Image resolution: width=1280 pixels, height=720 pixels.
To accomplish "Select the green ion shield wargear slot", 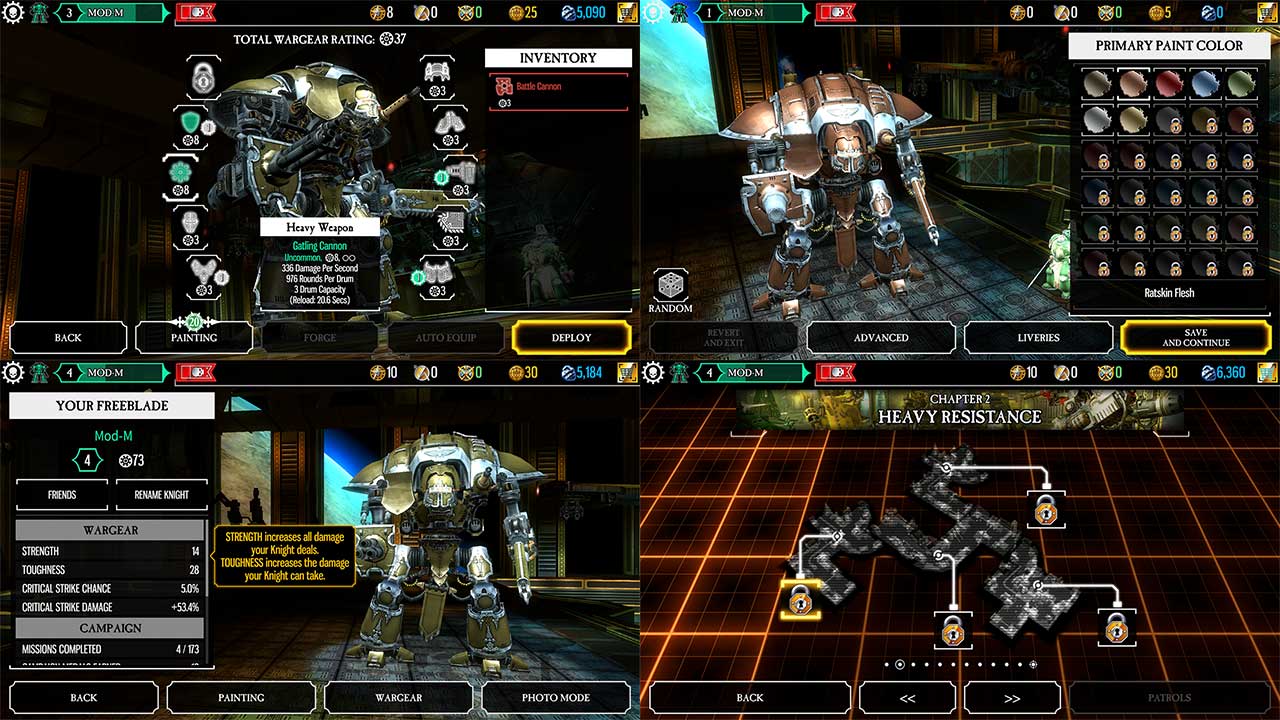I will 190,122.
